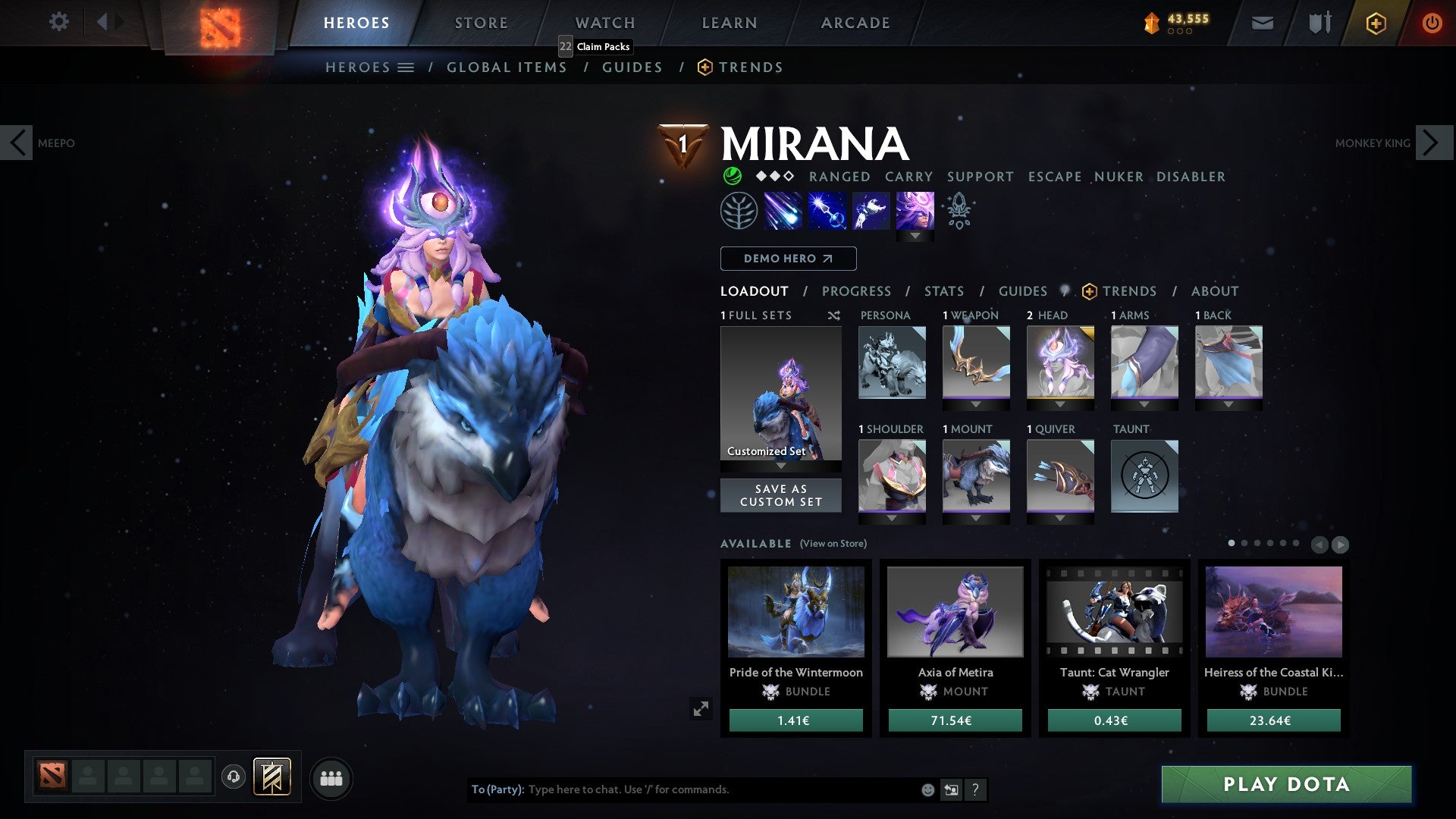Screen dimensions: 1456x819
Task: Expand the Weapon slot dropdown arrow
Action: (x=976, y=404)
